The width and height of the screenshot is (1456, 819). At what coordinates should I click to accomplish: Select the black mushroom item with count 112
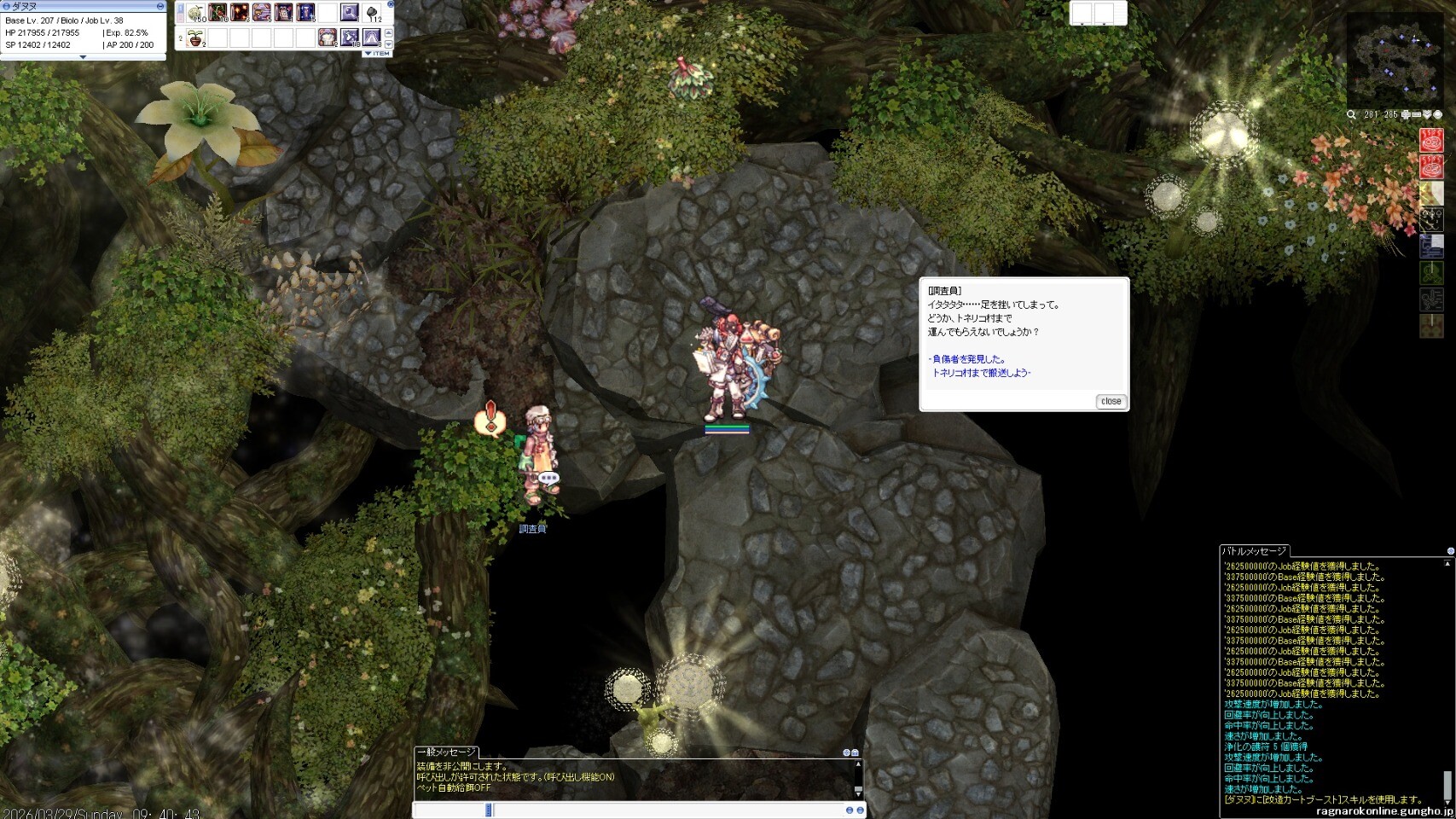click(372, 13)
